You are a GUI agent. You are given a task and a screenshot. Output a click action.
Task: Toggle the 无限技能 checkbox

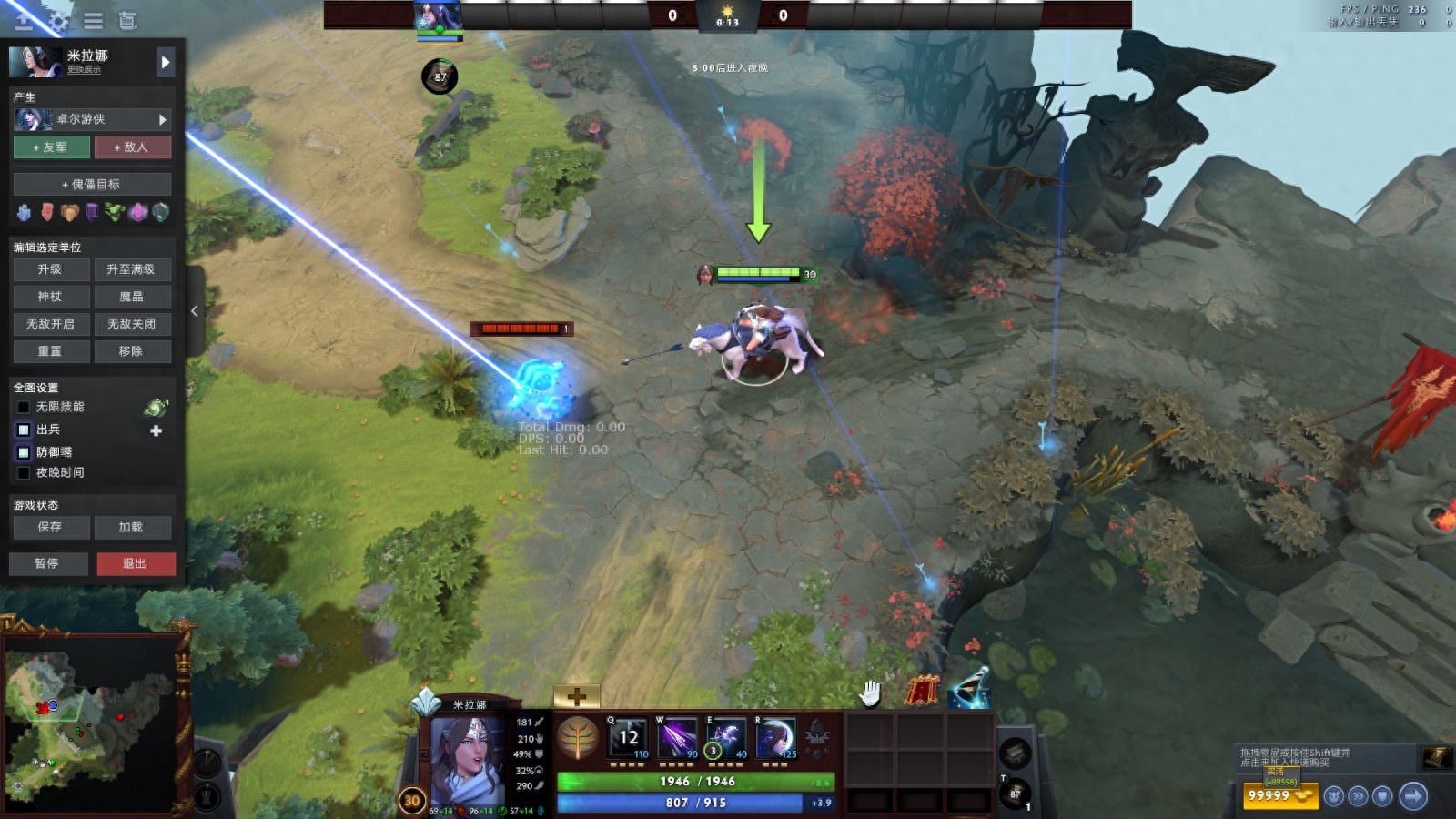tap(24, 407)
